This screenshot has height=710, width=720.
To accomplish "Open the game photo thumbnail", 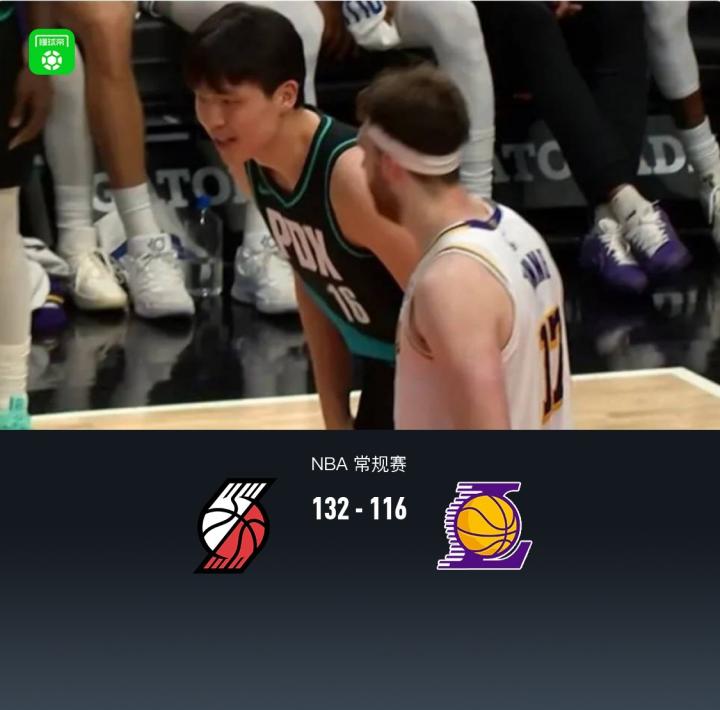I will pos(360,215).
